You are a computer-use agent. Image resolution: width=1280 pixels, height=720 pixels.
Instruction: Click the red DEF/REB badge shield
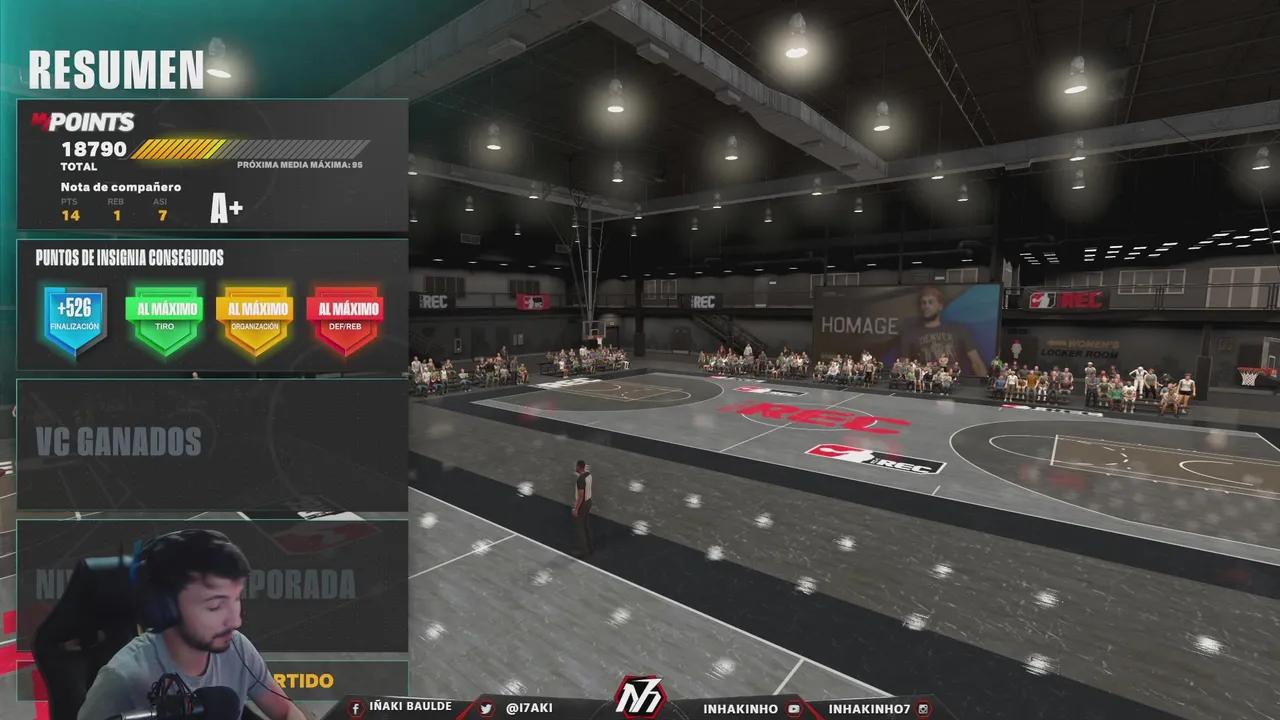pyautogui.click(x=345, y=317)
